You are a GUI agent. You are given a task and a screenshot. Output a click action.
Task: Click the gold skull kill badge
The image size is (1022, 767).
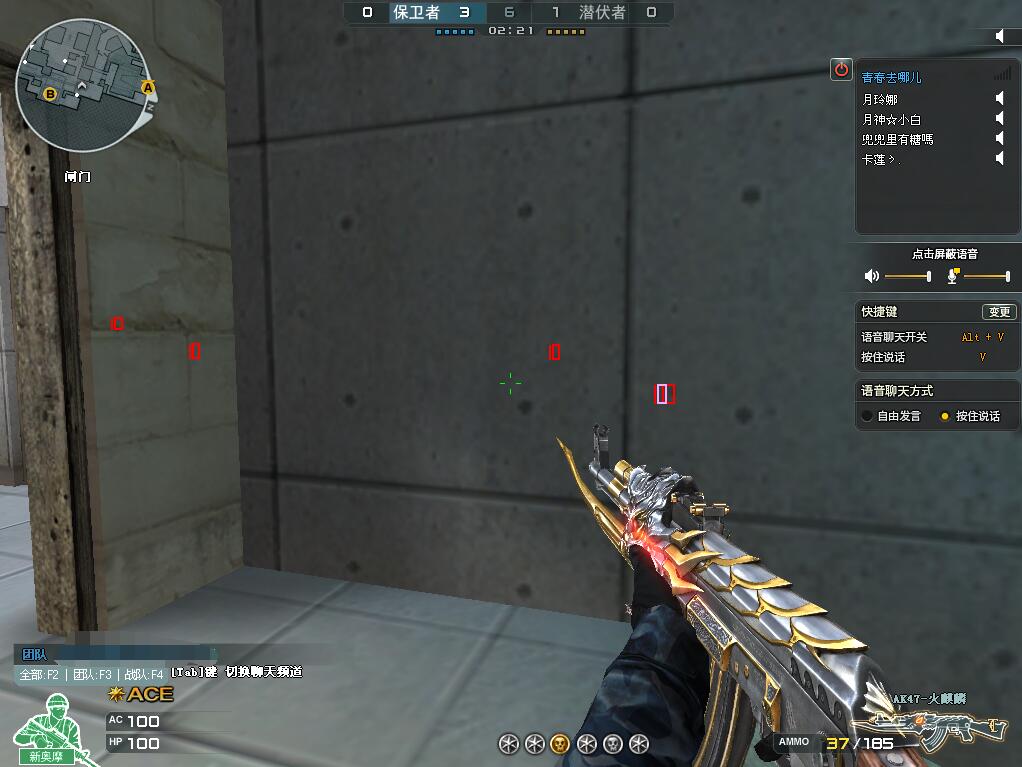(x=561, y=743)
